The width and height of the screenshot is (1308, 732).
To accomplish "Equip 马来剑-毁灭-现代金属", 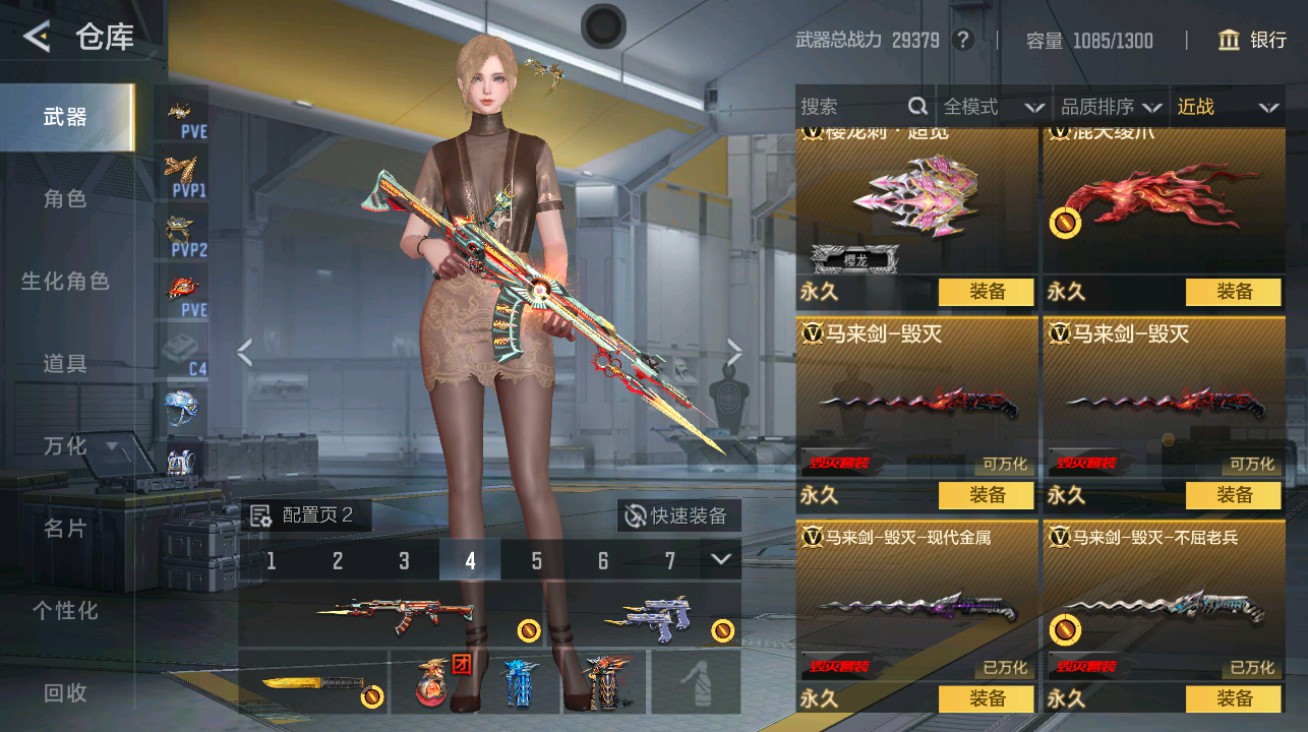I will coord(989,699).
